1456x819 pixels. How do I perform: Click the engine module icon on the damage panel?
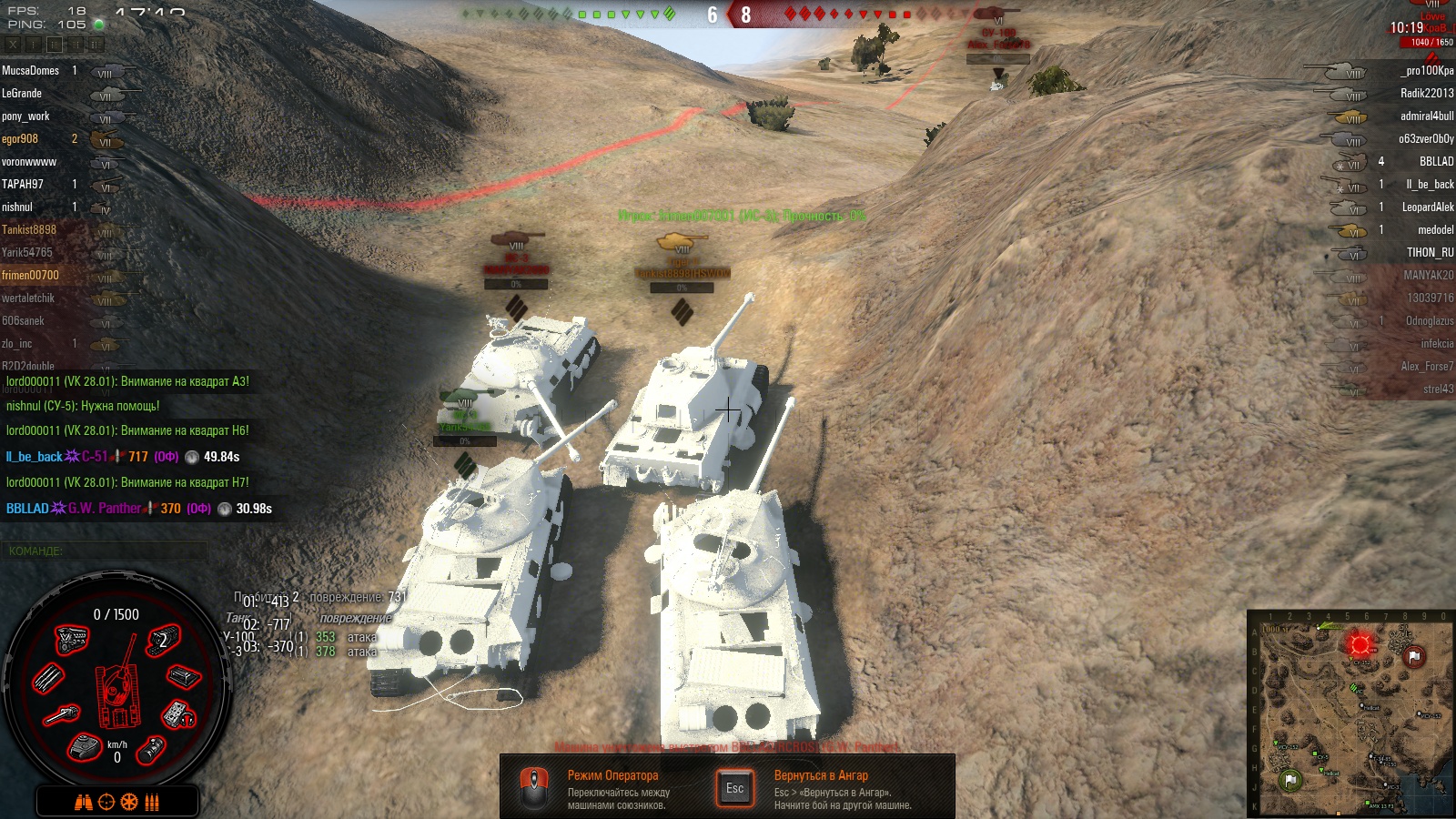click(72, 640)
